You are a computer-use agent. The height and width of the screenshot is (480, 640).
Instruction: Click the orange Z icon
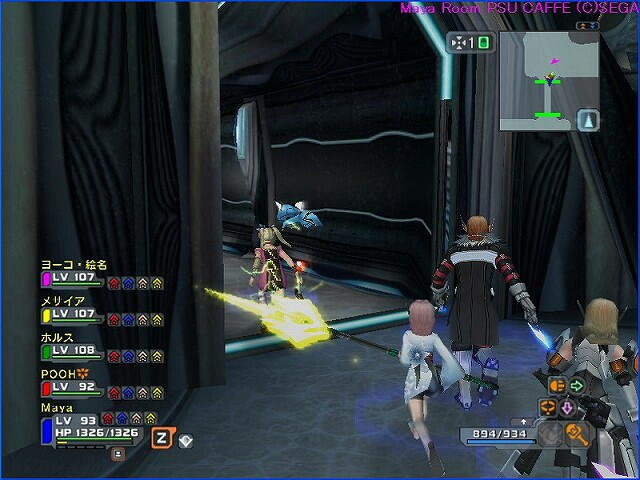click(x=160, y=437)
